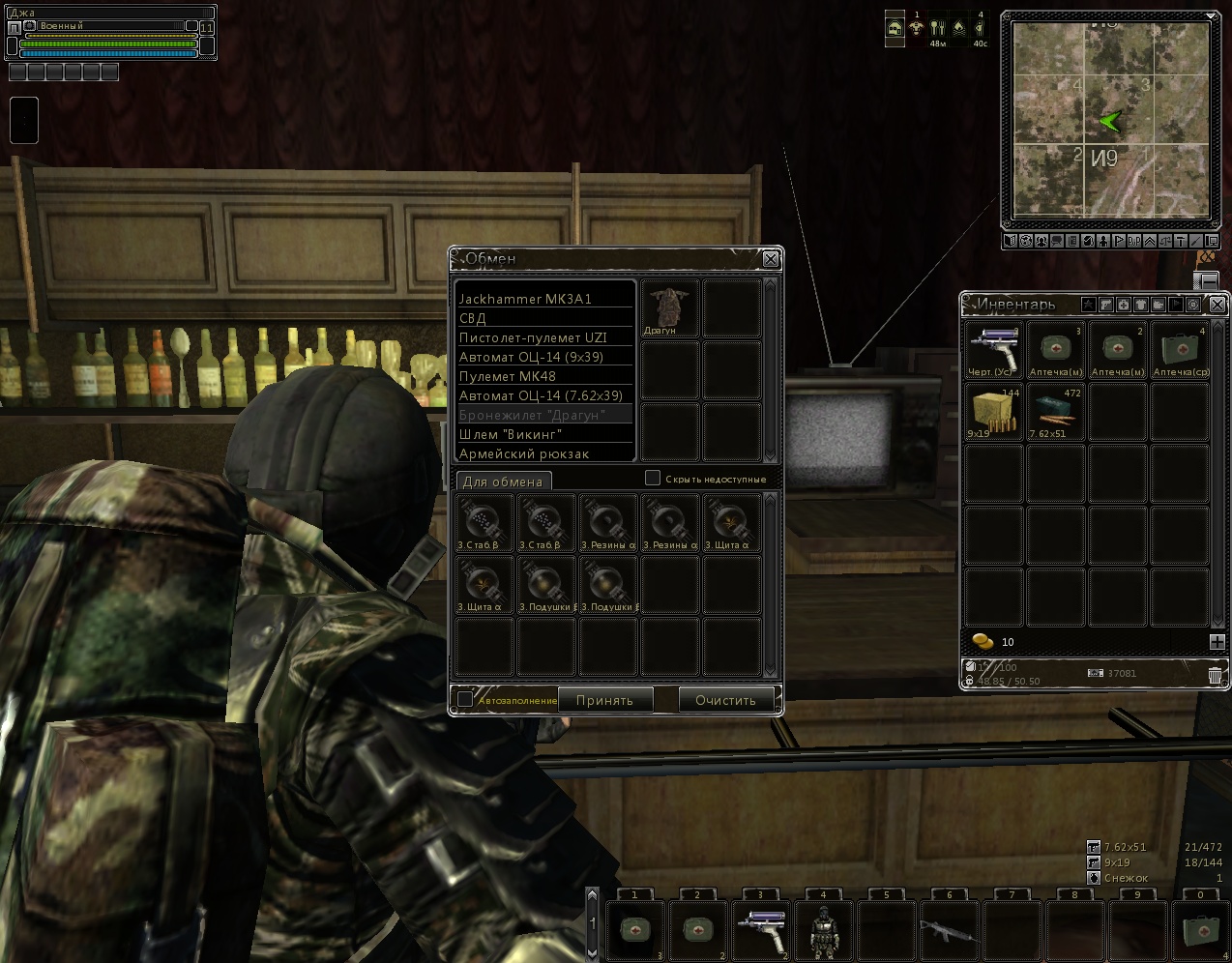Click the Принять button
This screenshot has height=963, width=1232.
[x=604, y=700]
